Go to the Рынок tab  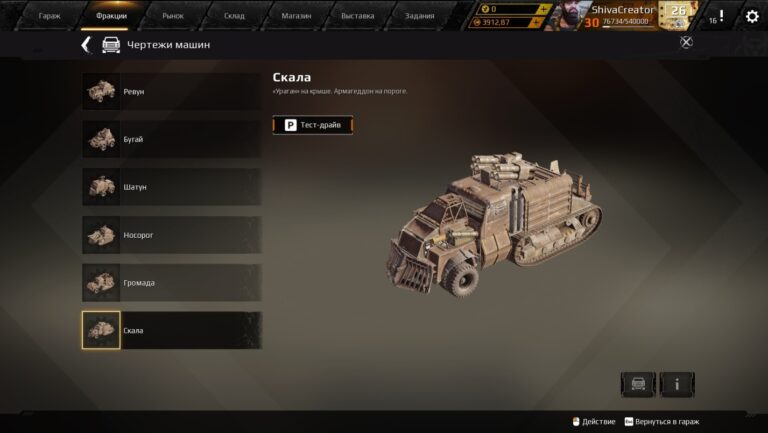(173, 16)
